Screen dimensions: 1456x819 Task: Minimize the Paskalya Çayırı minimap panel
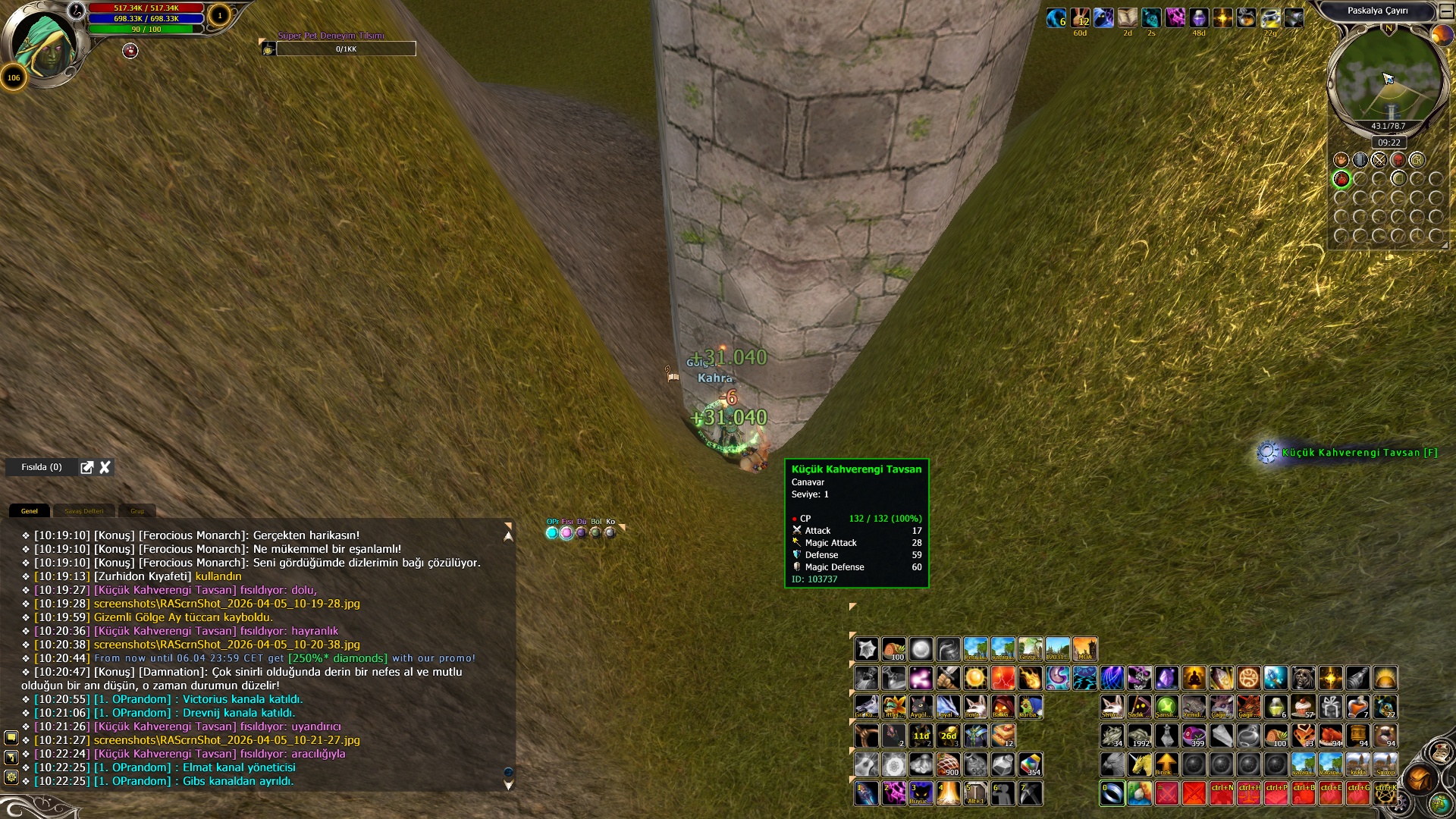click(x=1446, y=11)
